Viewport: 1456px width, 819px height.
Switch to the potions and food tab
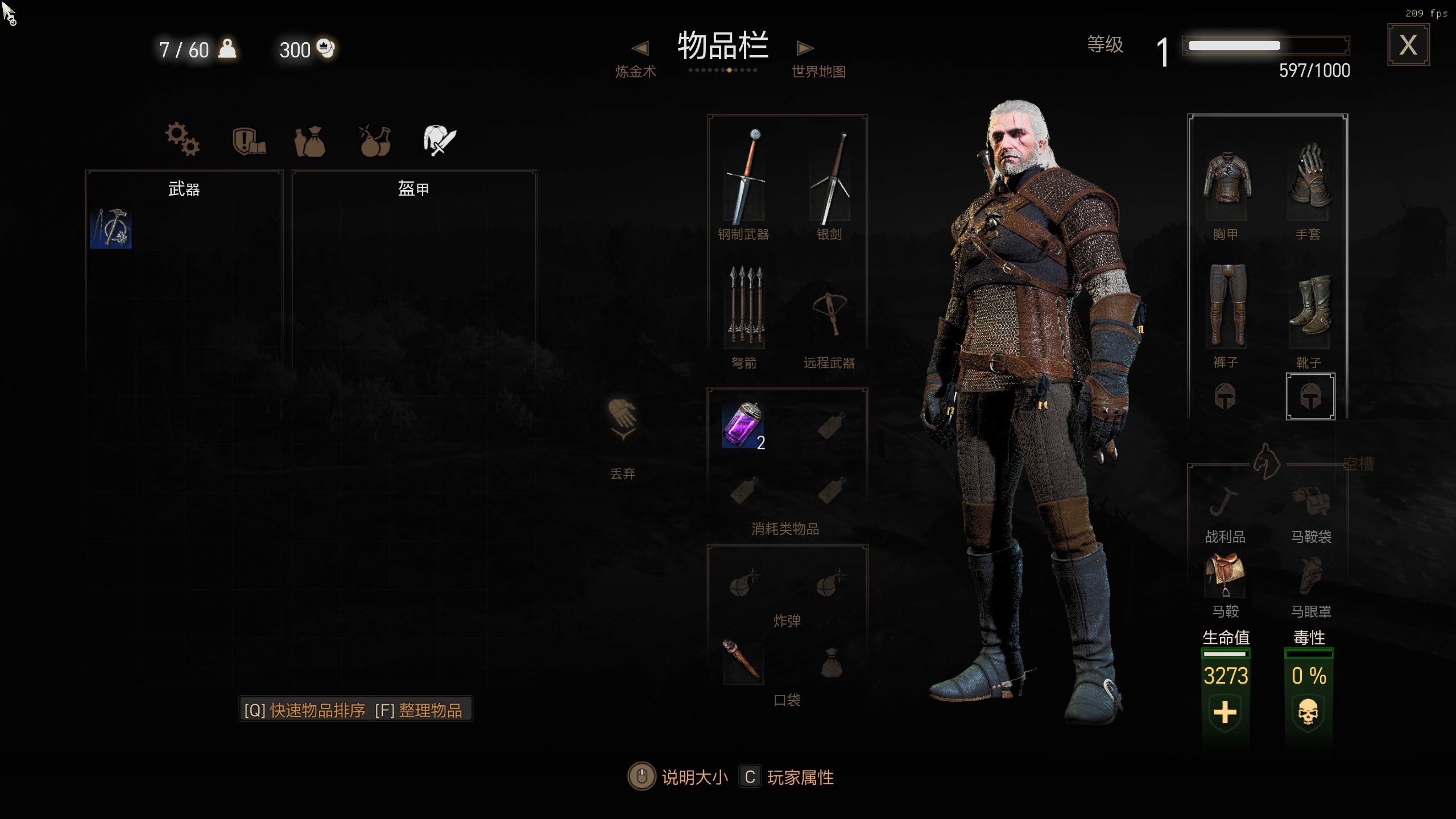pyautogui.click(x=375, y=140)
